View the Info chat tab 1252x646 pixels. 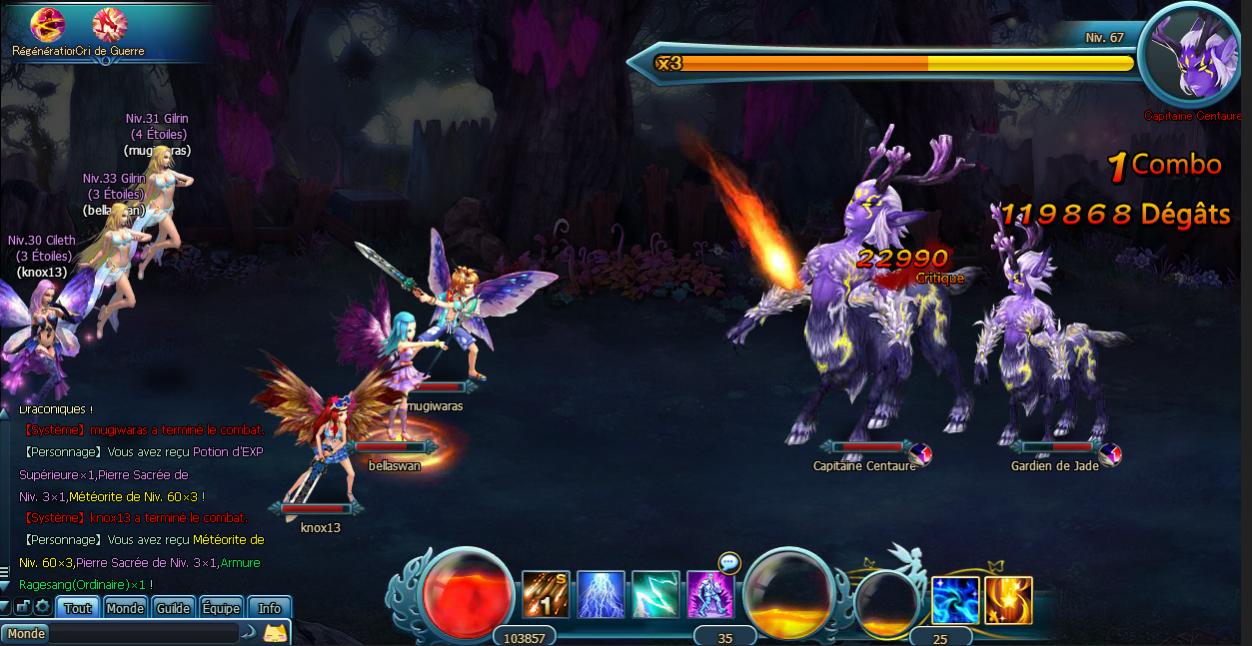(x=270, y=608)
